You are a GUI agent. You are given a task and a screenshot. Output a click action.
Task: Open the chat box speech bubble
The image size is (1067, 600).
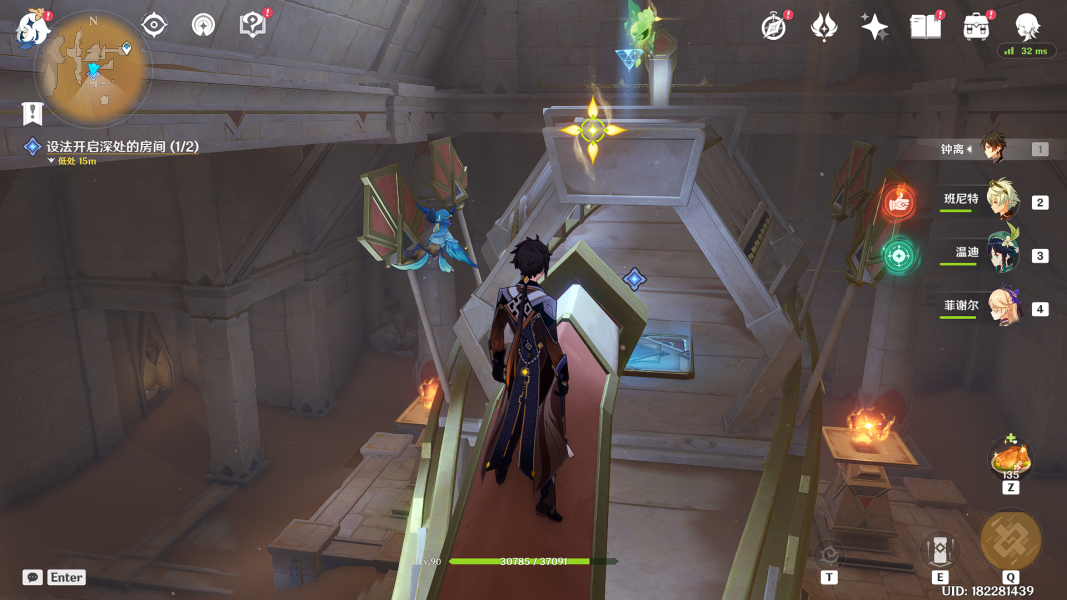[33, 577]
